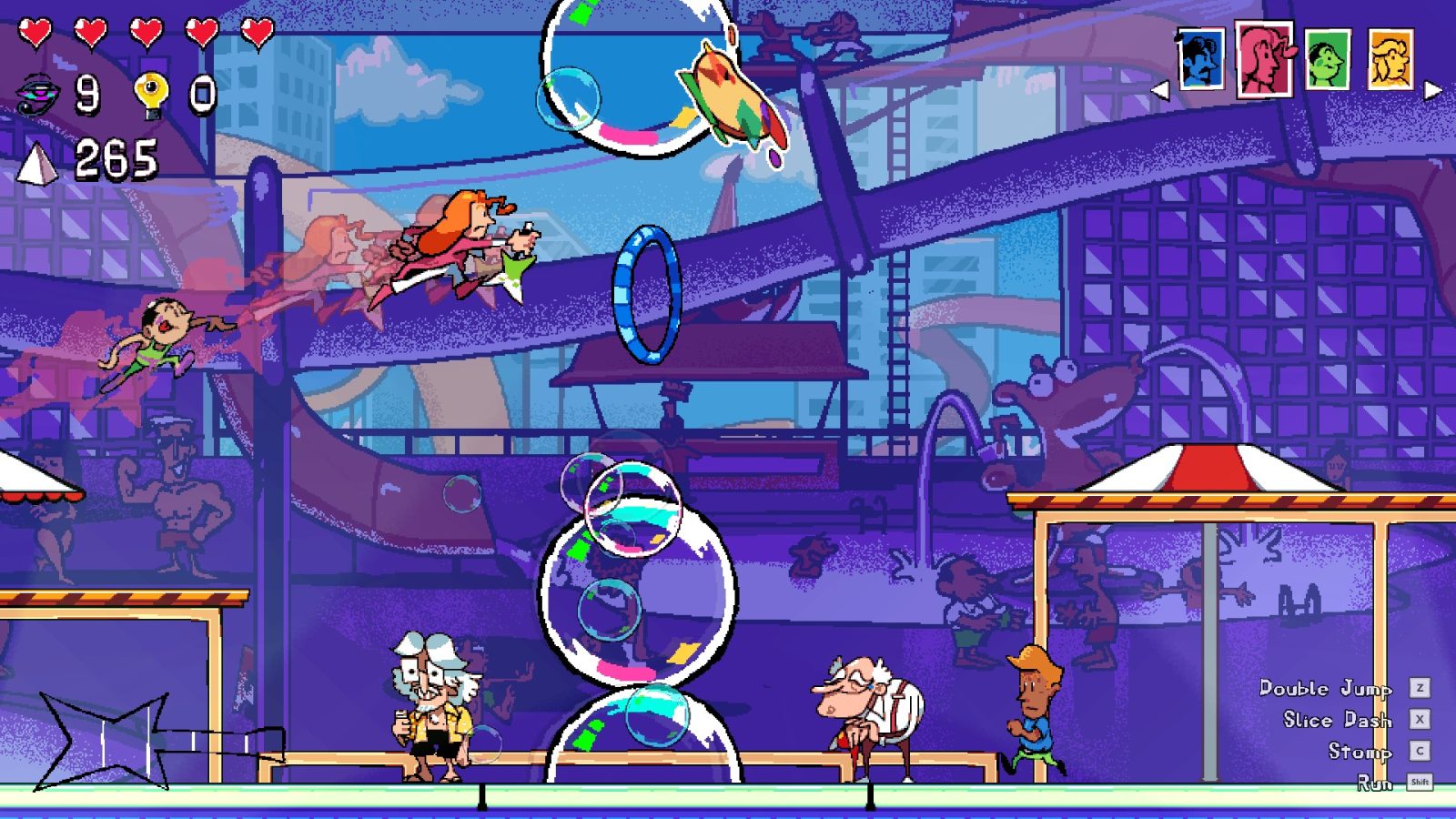
Task: Click the left arrow to cycle characters
Action: point(1163,89)
